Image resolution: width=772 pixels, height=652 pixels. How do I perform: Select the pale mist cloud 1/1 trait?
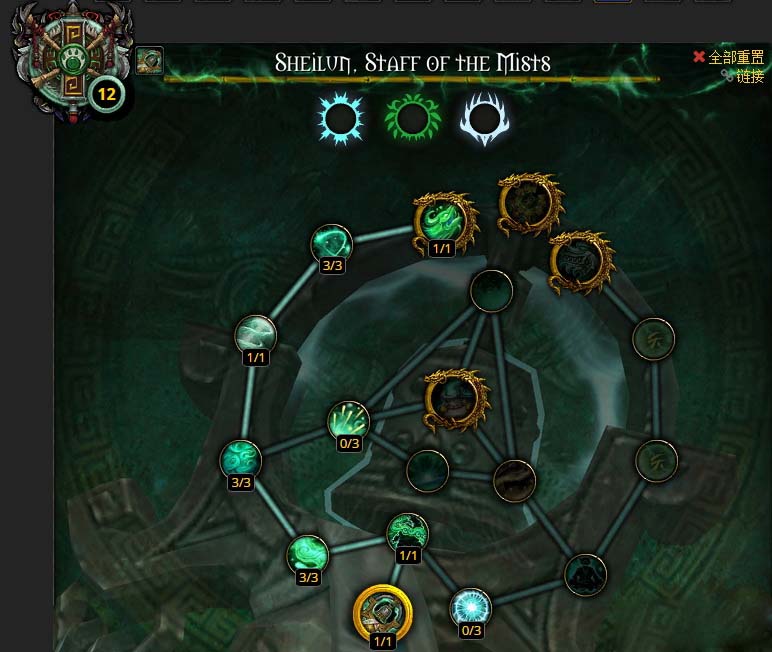[255, 335]
